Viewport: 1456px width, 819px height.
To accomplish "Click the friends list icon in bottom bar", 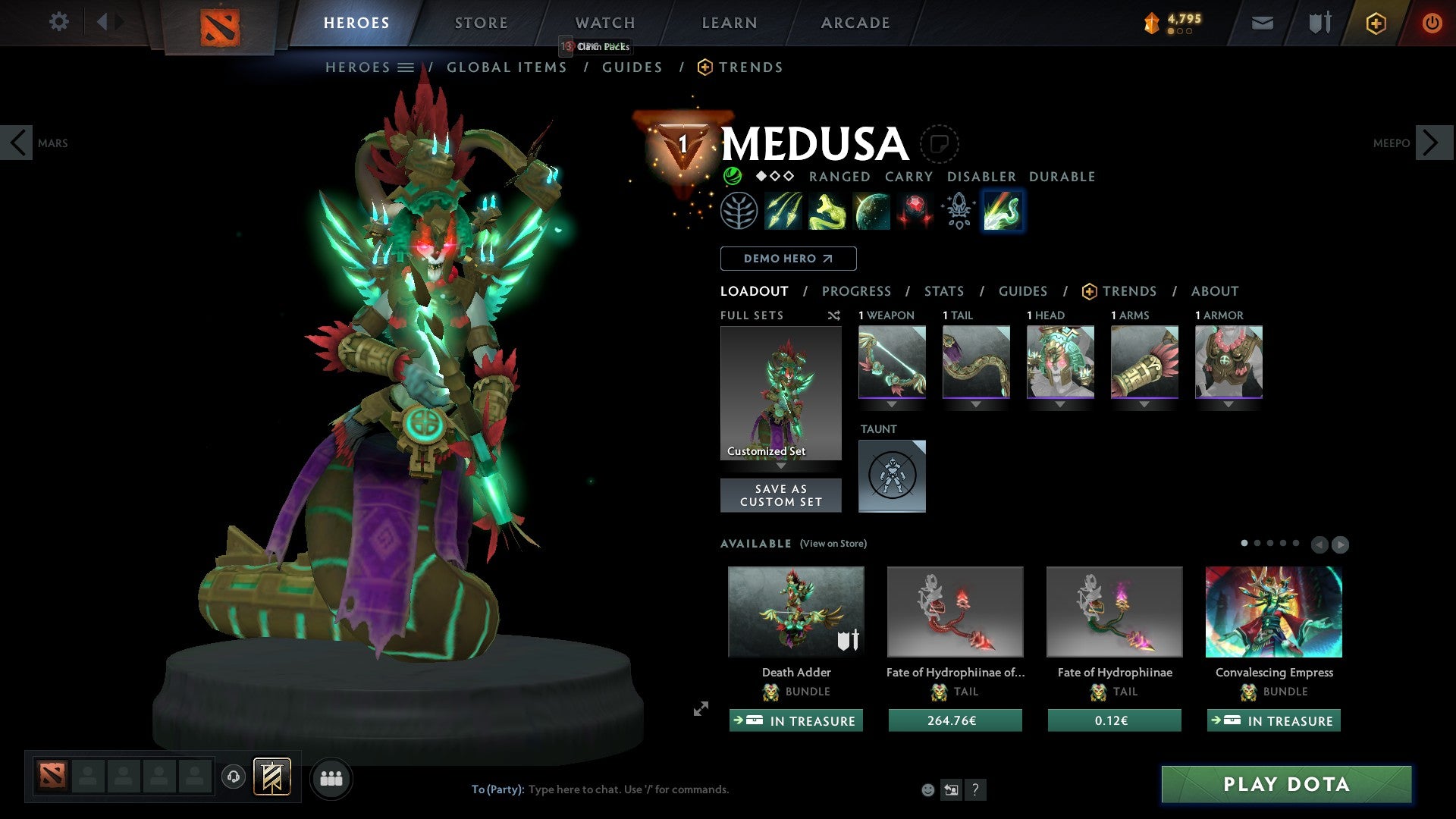I will (x=331, y=777).
